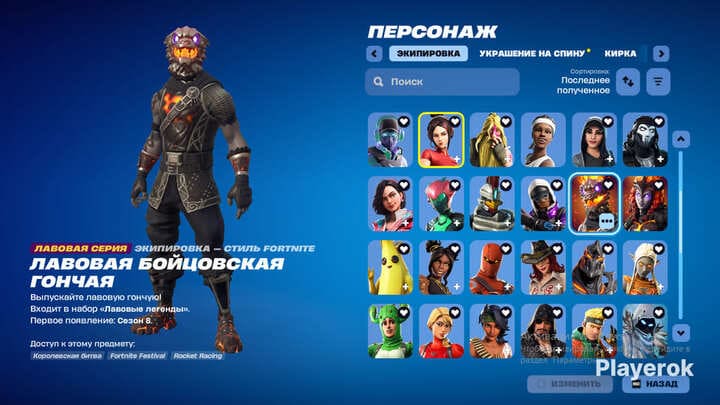Image resolution: width=720 pixels, height=405 pixels.
Task: Click the Поиск search field
Action: [442, 81]
